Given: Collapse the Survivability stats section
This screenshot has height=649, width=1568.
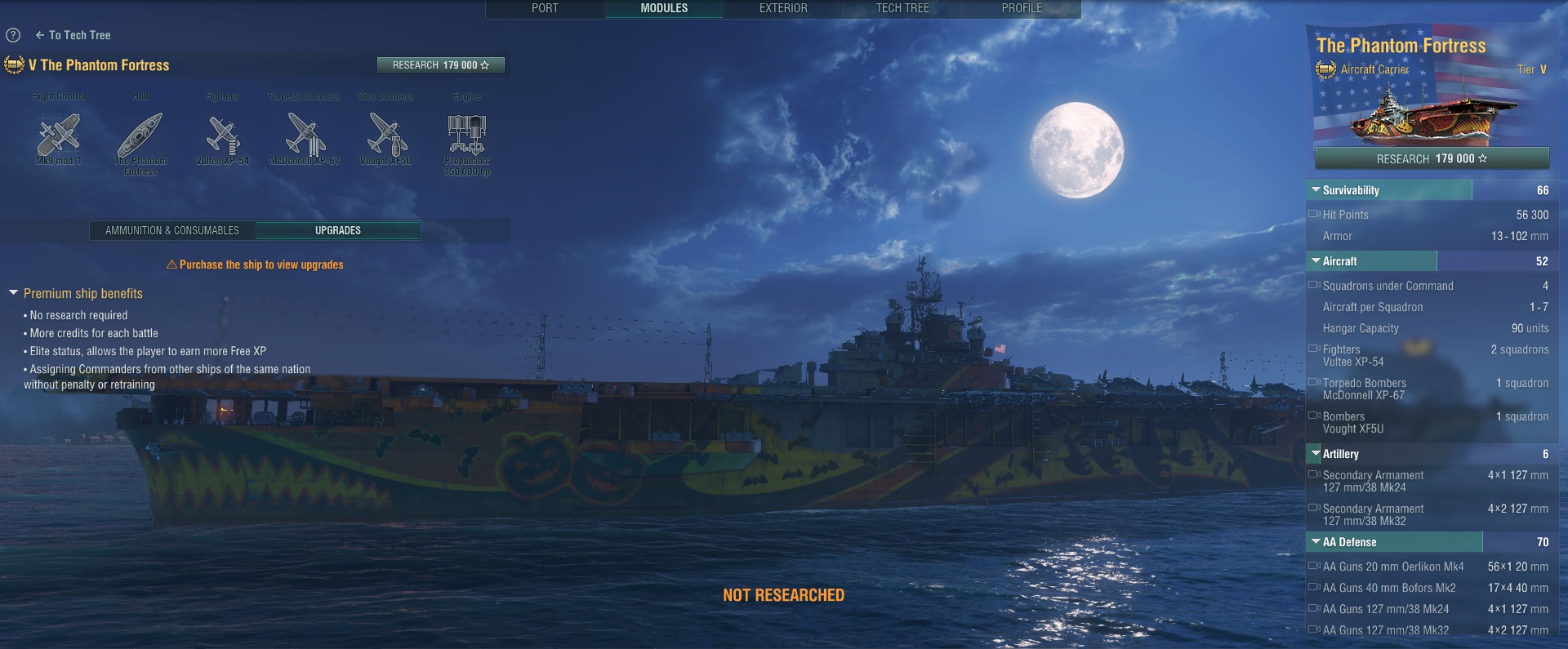Looking at the screenshot, I should [x=1316, y=190].
